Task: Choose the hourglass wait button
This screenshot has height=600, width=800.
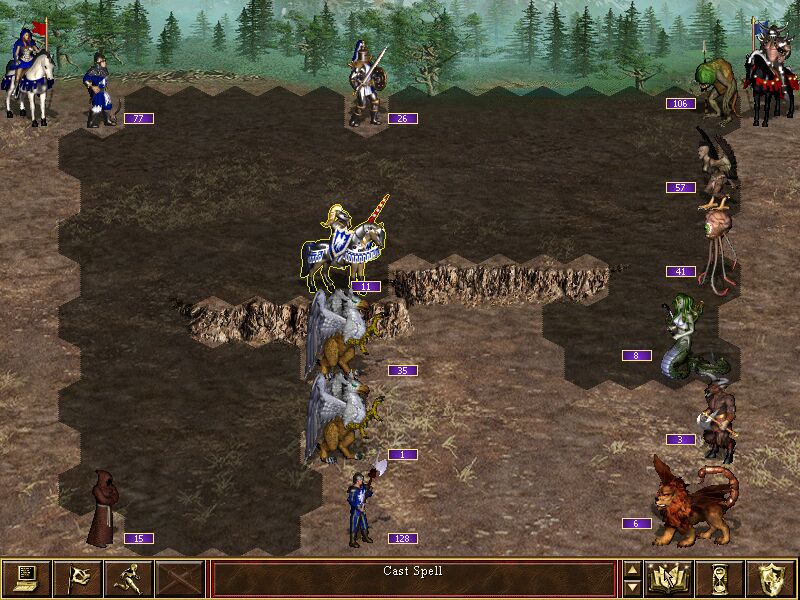Action: tap(722, 578)
